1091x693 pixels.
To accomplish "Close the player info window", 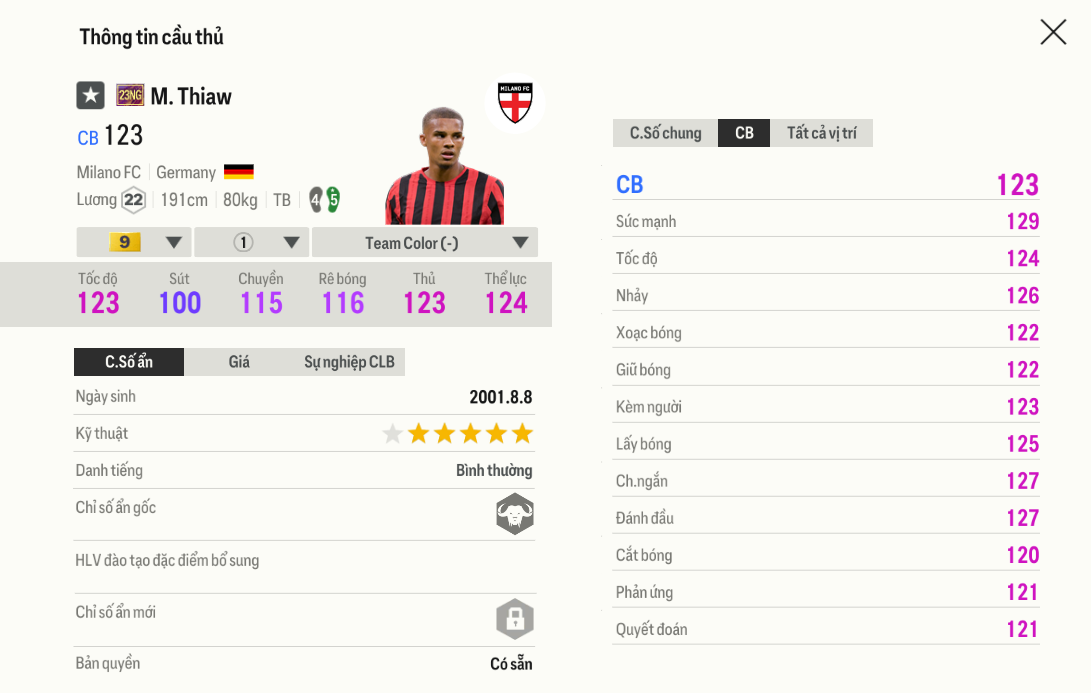I will (1053, 32).
